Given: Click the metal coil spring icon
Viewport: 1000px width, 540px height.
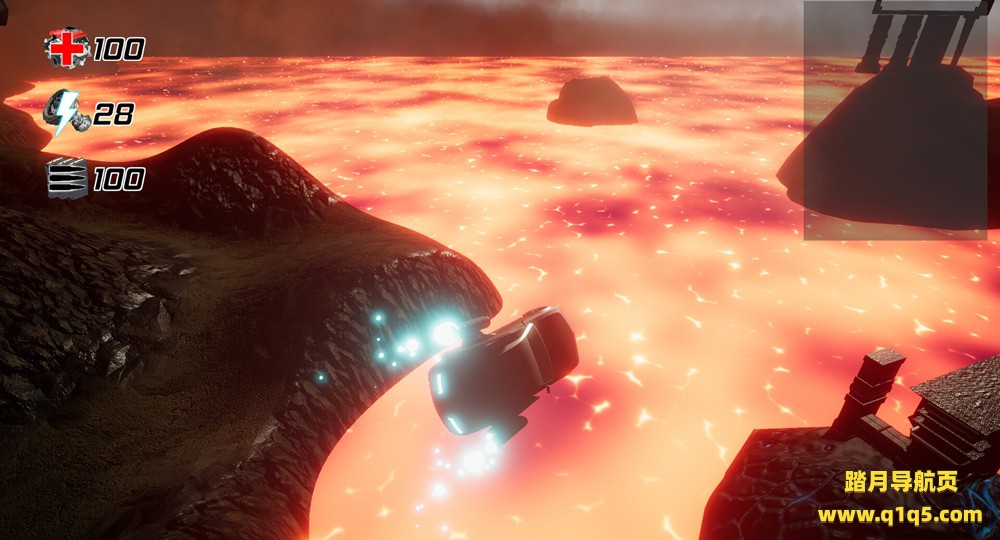Looking at the screenshot, I should pyautogui.click(x=66, y=179).
